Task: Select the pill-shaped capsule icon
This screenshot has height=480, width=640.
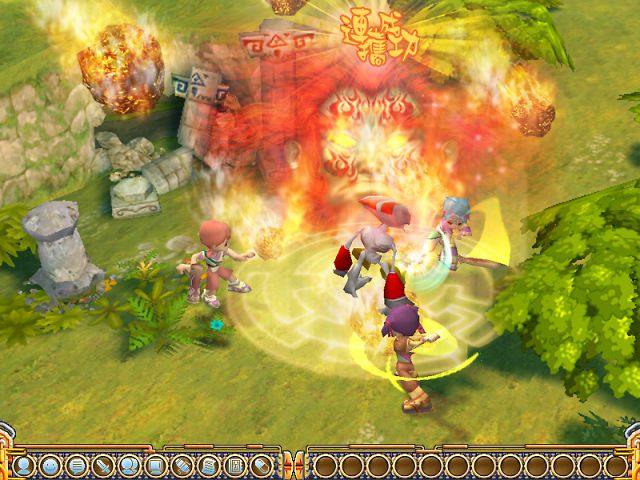Action: (x=259, y=465)
